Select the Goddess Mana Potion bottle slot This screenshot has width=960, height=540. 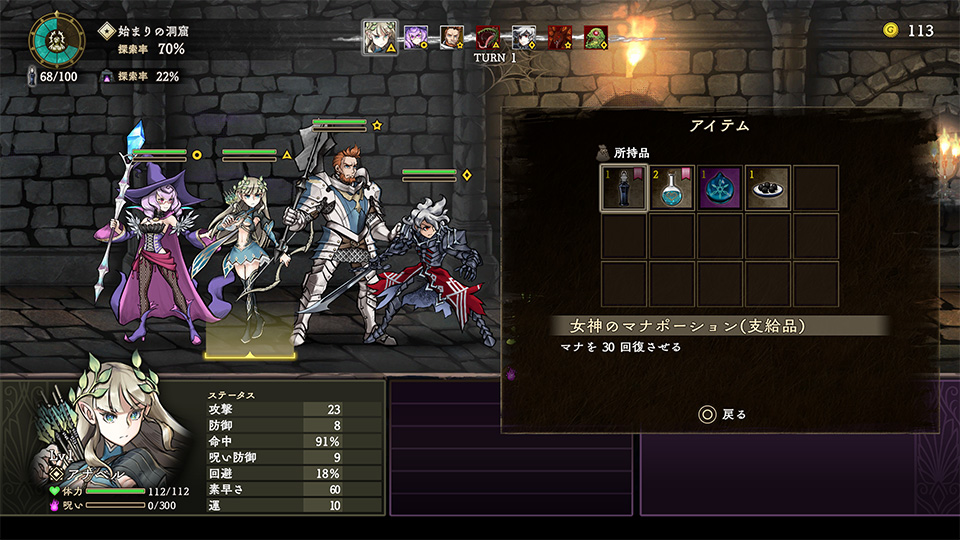tap(623, 188)
